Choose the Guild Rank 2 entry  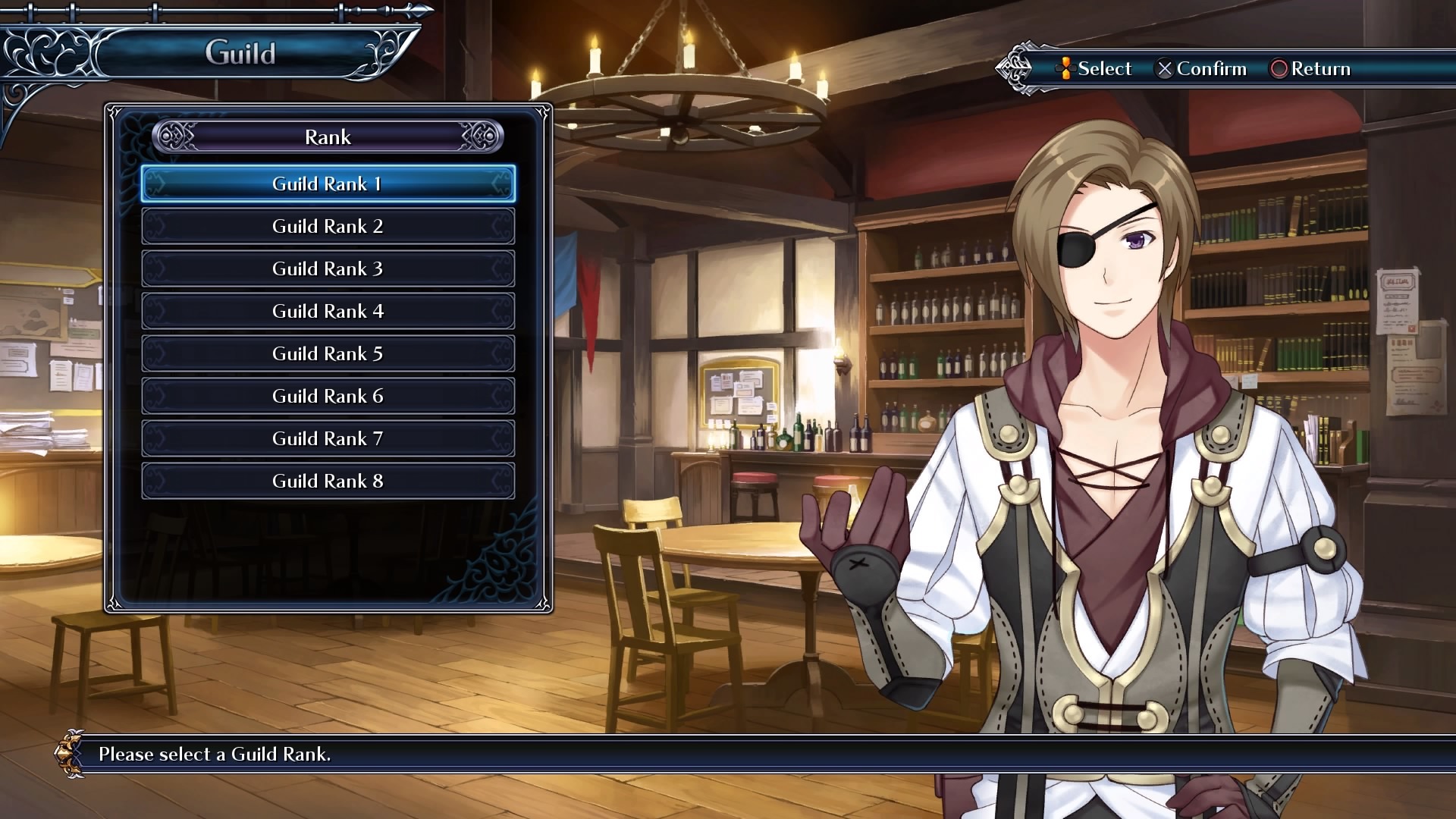coord(328,227)
